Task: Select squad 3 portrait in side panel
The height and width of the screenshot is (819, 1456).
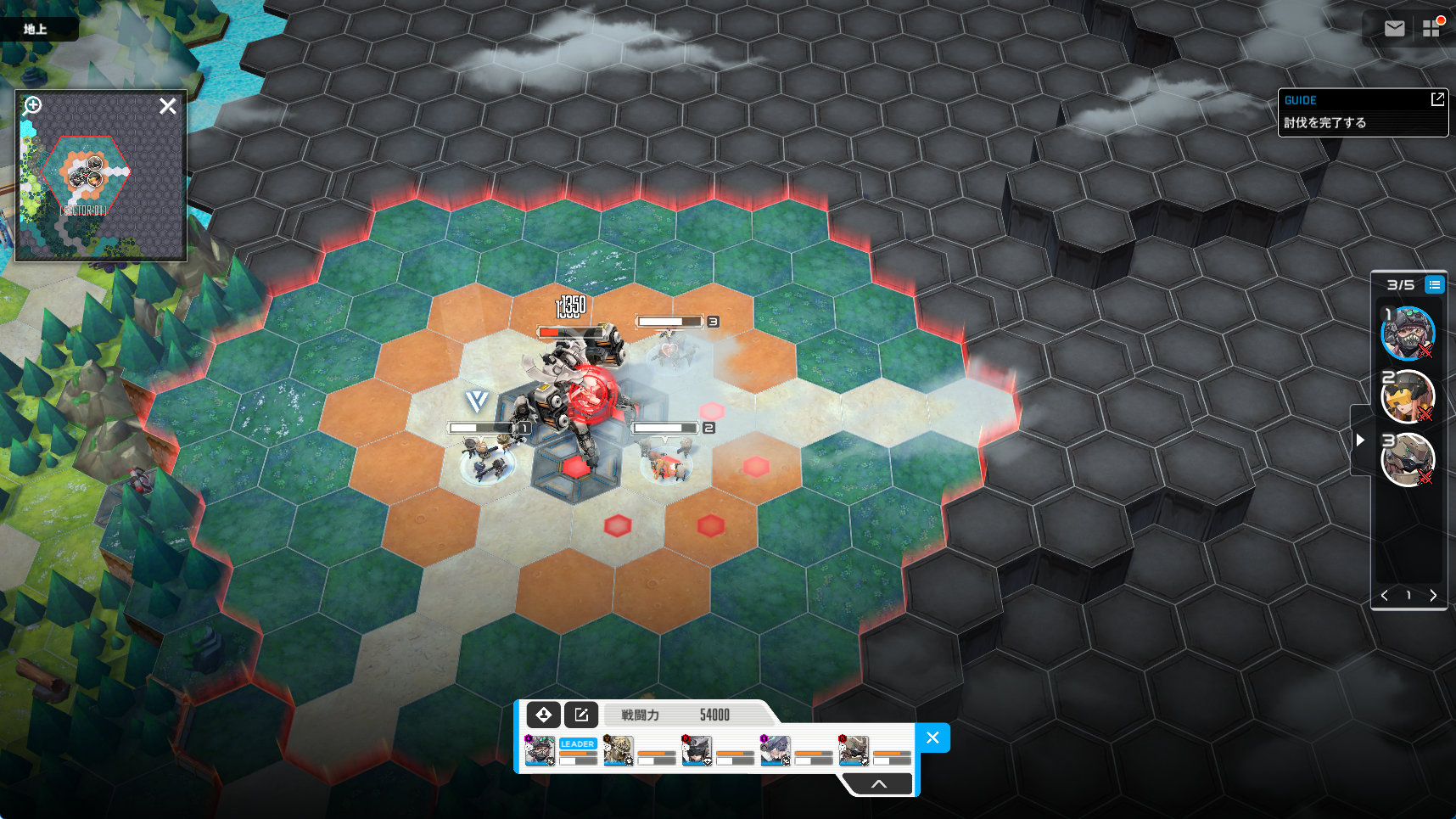Action: point(1408,459)
